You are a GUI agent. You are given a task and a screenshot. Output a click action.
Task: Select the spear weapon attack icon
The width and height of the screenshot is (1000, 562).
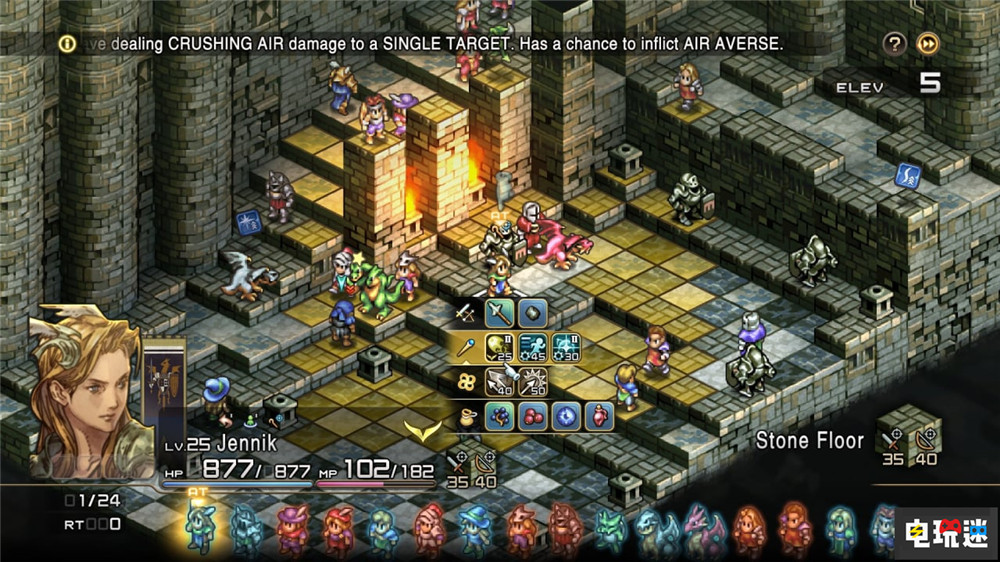pyautogui.click(x=499, y=314)
